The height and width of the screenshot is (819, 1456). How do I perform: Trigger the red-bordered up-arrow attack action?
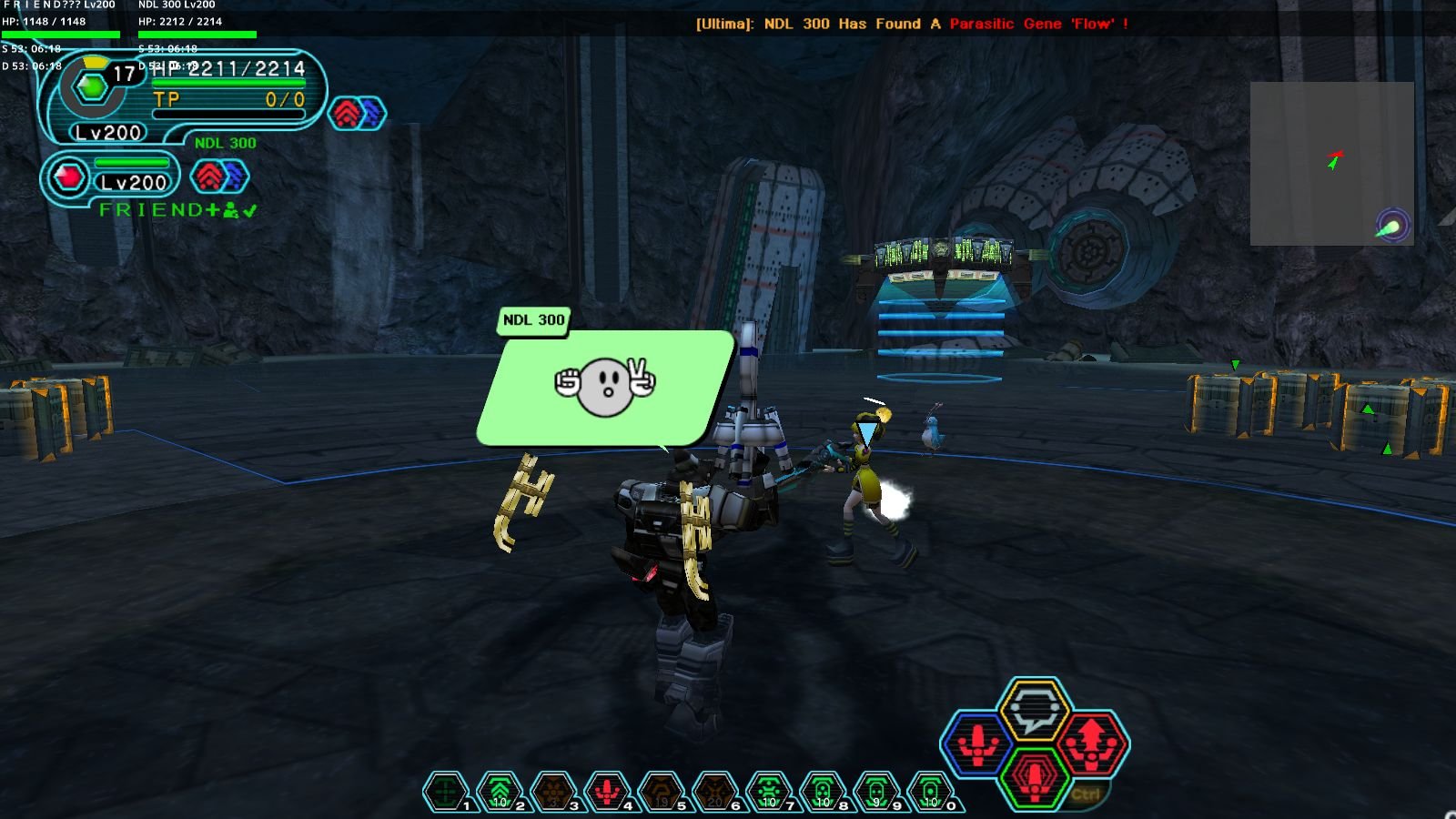(x=1091, y=743)
